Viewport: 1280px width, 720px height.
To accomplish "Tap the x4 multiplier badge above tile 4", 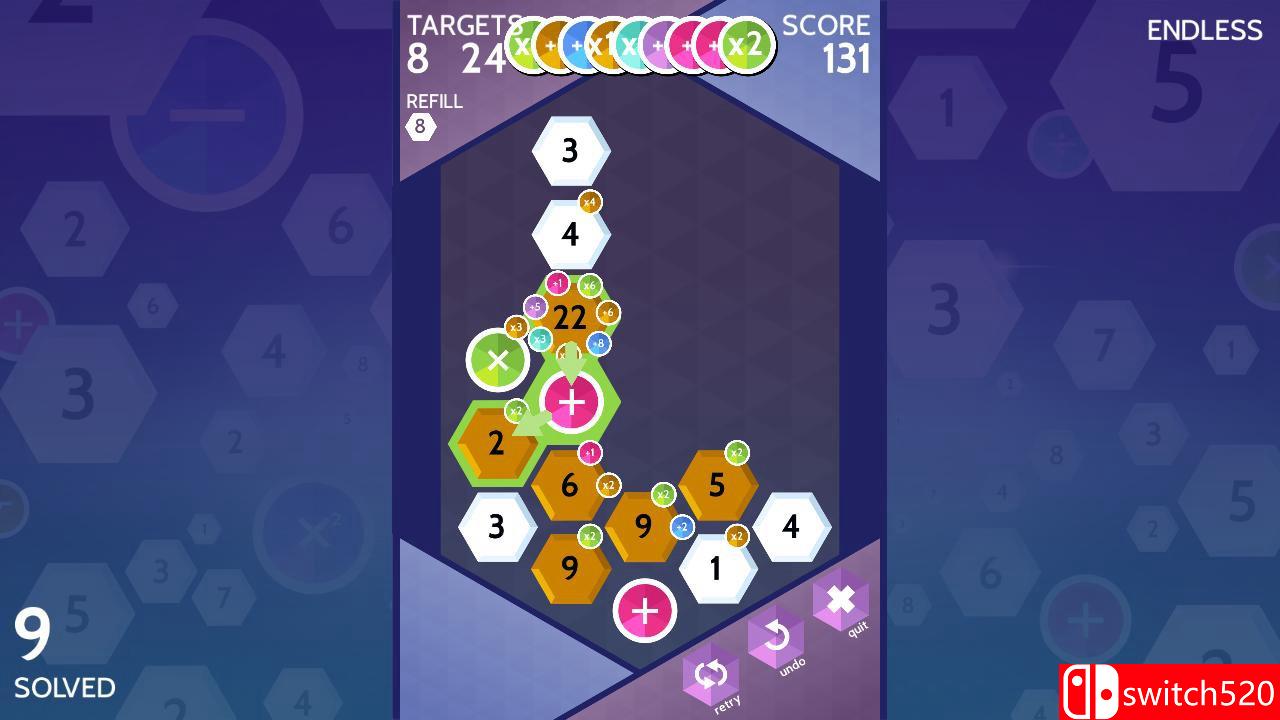I will (590, 200).
